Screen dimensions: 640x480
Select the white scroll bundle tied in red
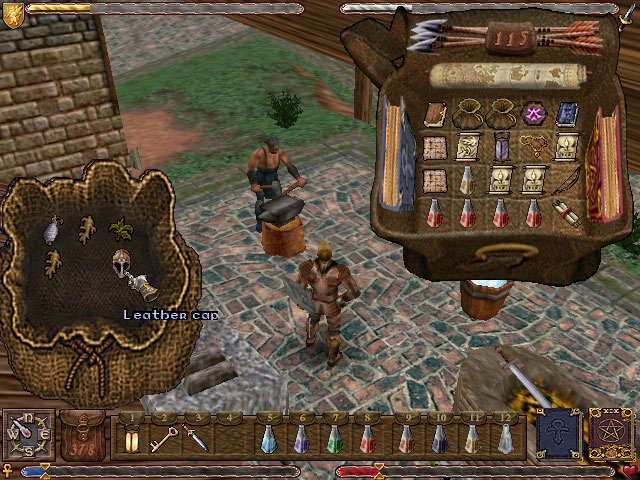tap(566, 213)
